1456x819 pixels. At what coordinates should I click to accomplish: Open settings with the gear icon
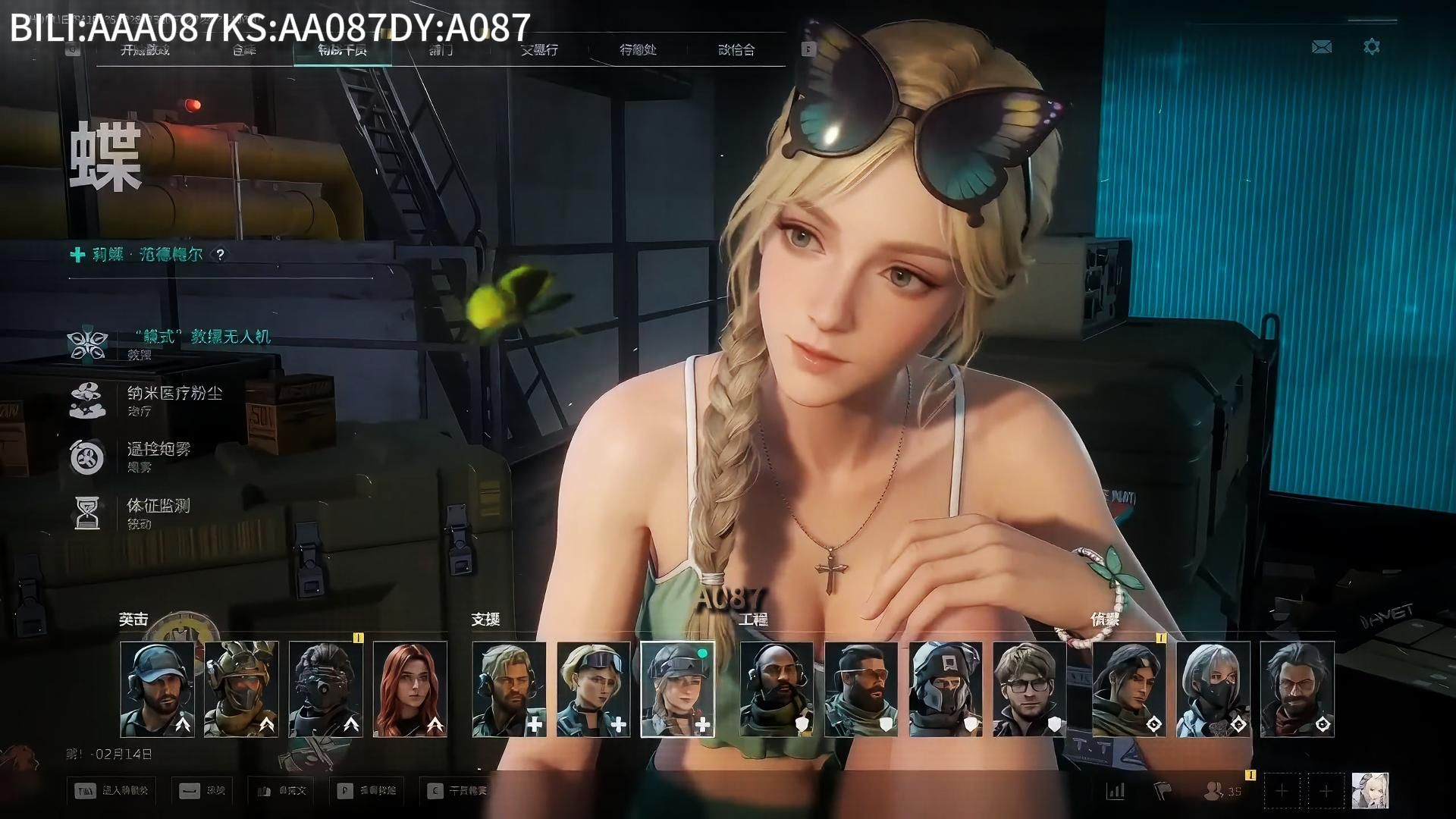tap(1372, 47)
